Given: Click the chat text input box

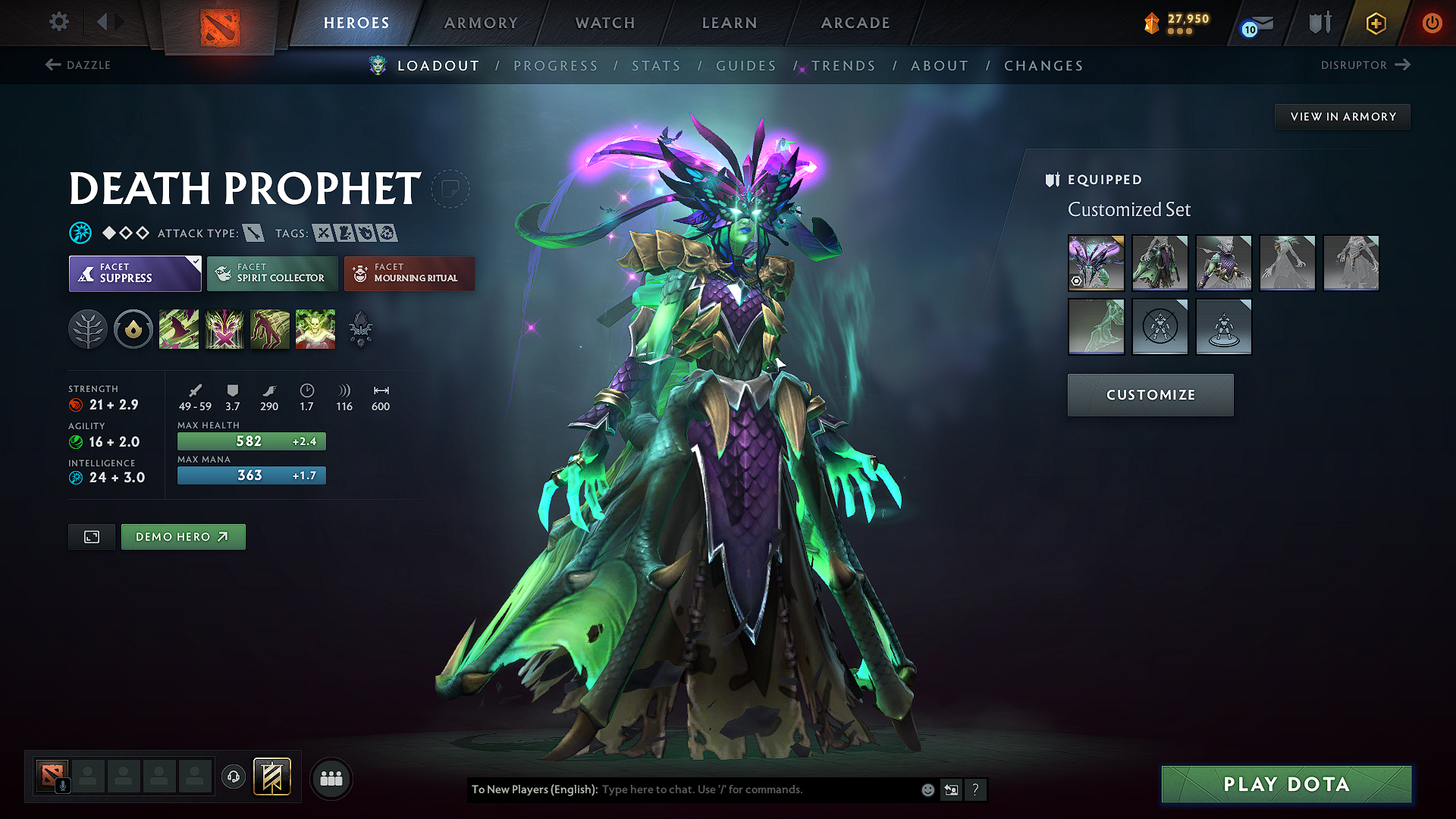Looking at the screenshot, I should 758,789.
